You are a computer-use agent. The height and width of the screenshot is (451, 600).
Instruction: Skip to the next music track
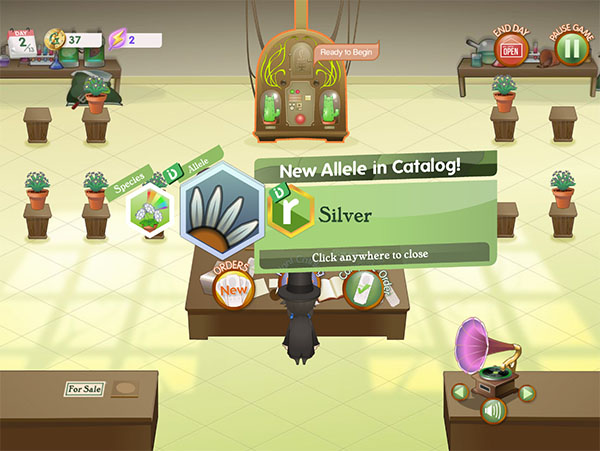point(527,392)
